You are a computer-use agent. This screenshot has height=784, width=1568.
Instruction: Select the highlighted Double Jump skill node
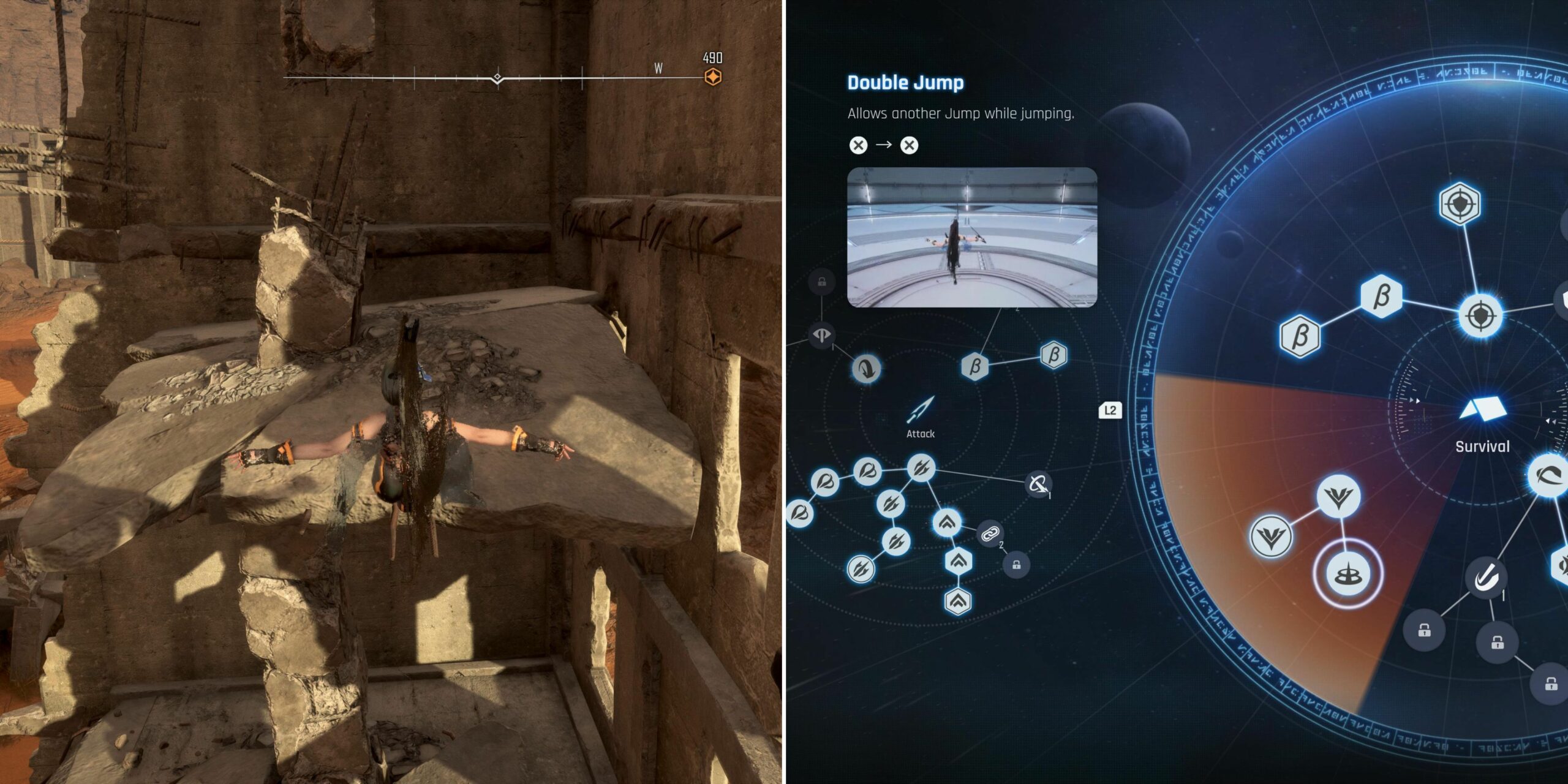click(1348, 575)
